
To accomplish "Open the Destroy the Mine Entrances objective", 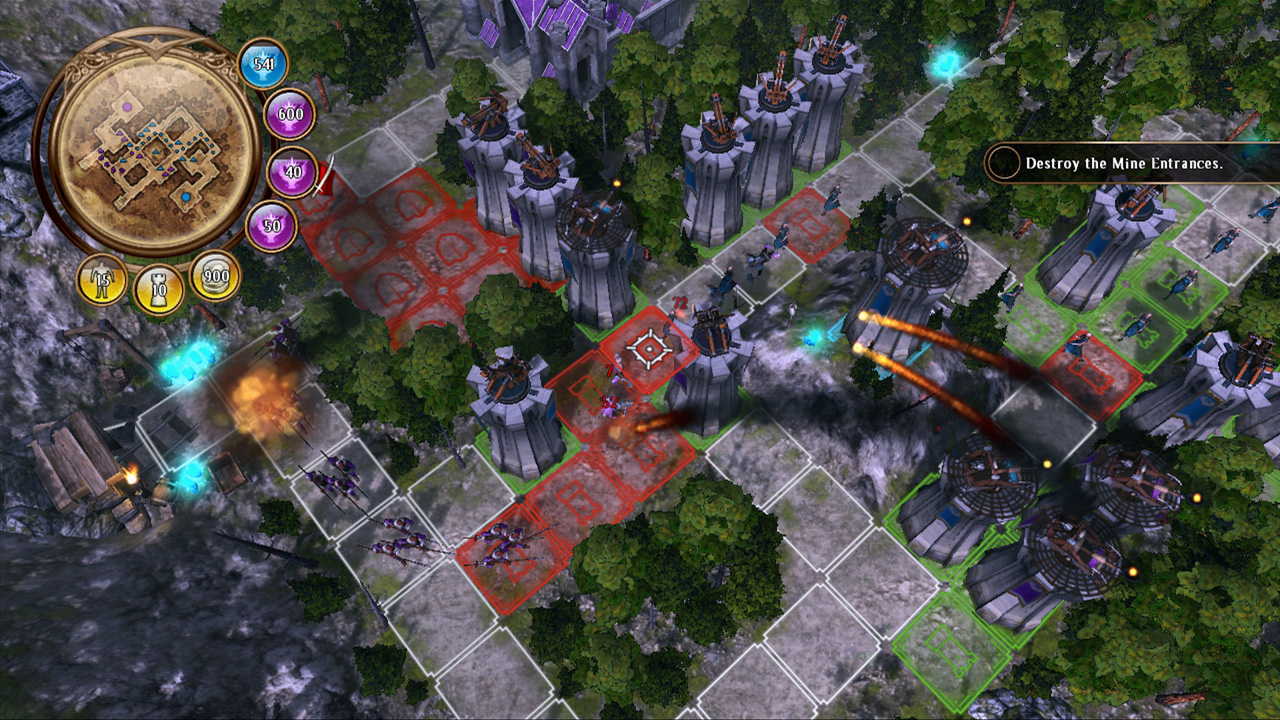I will pyautogui.click(x=1124, y=163).
